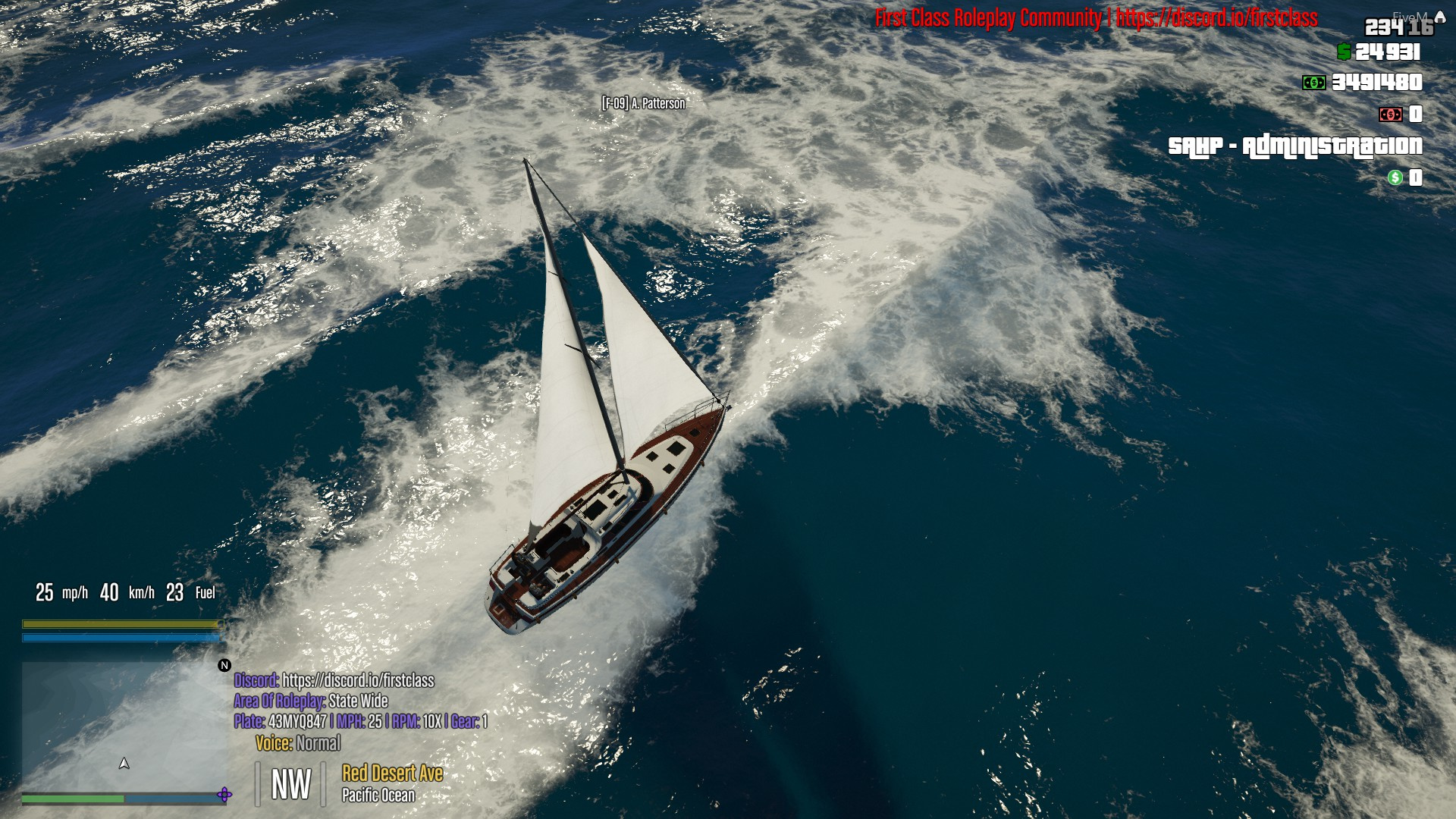
Task: Click the round green dollar badge below SAHP
Action: (x=1395, y=177)
